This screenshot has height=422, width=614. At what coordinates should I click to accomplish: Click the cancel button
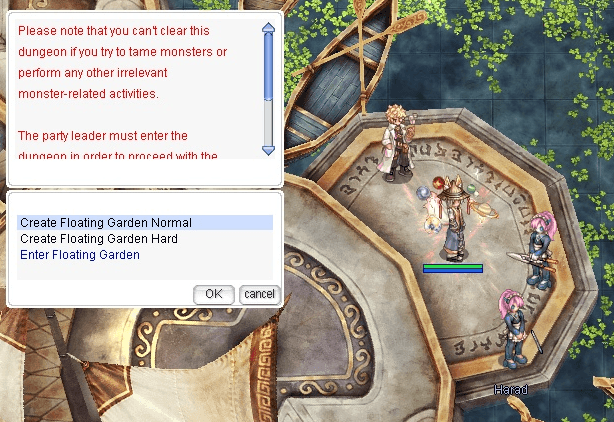point(259,294)
